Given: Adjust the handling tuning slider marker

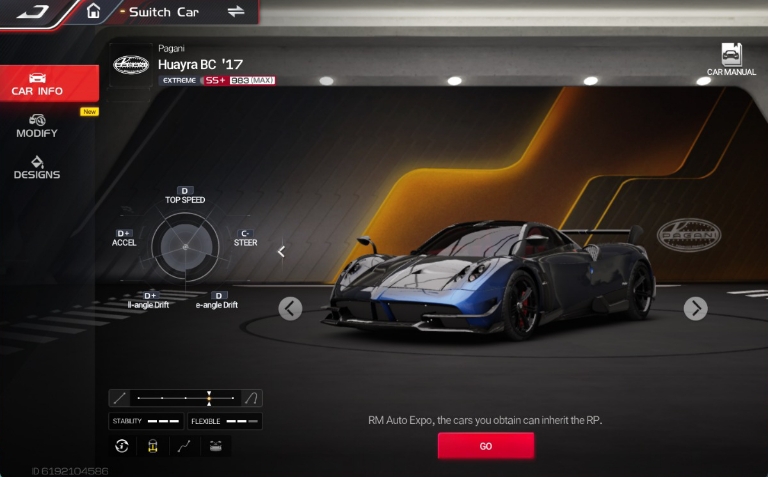Looking at the screenshot, I should (x=209, y=398).
